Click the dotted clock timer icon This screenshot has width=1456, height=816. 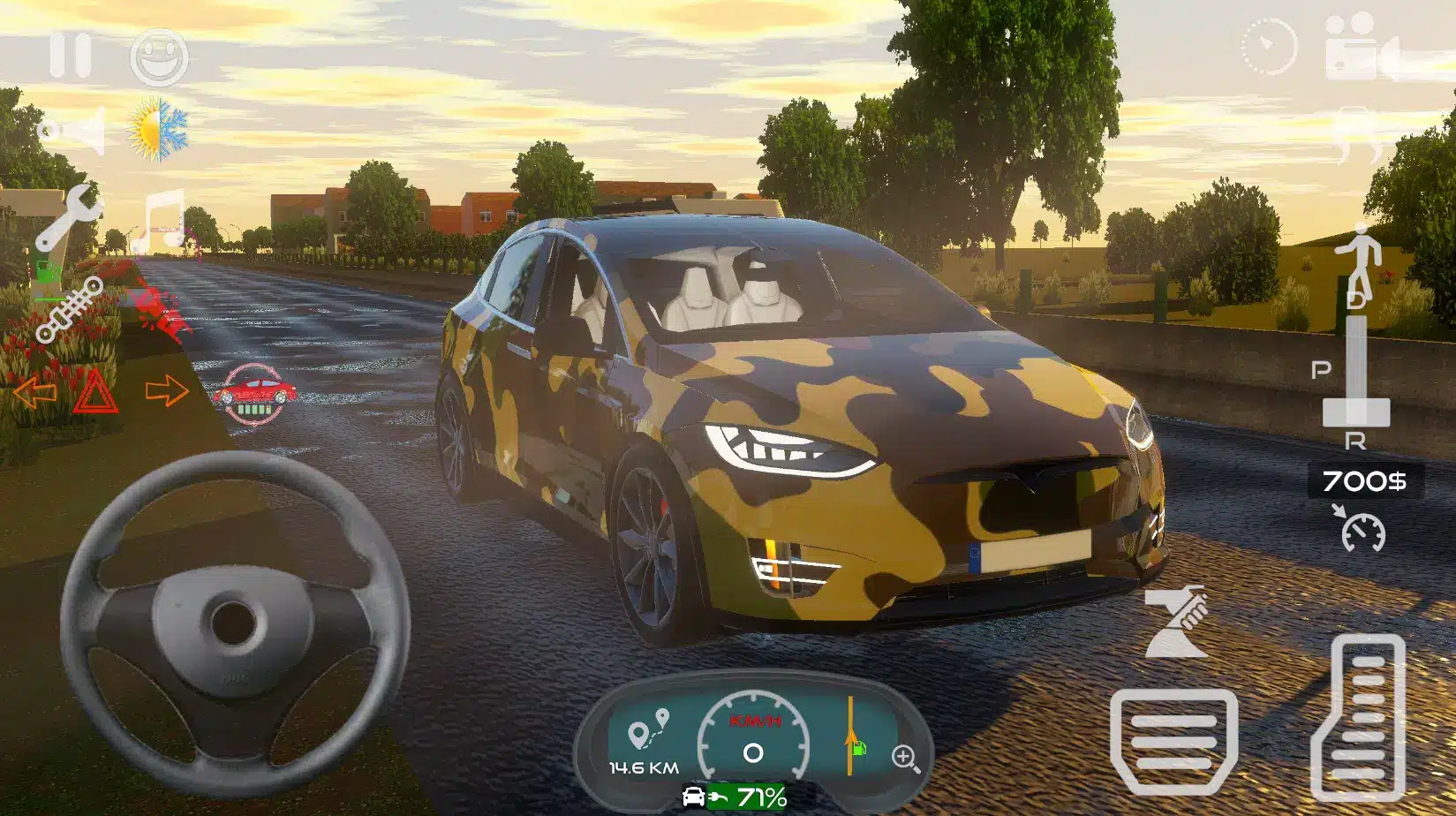(1269, 46)
